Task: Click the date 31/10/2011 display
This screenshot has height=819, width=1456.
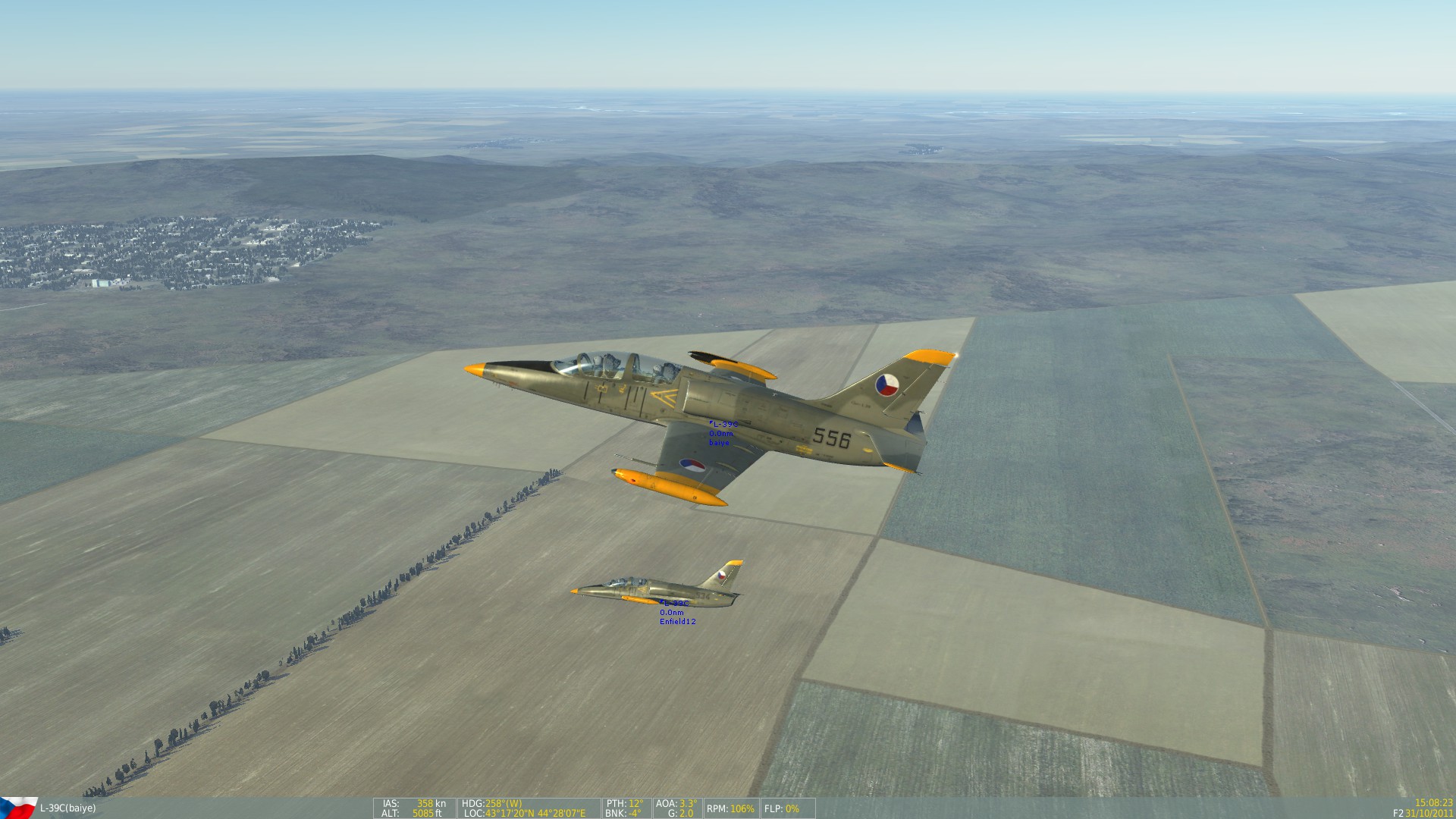Action: pyautogui.click(x=1431, y=812)
